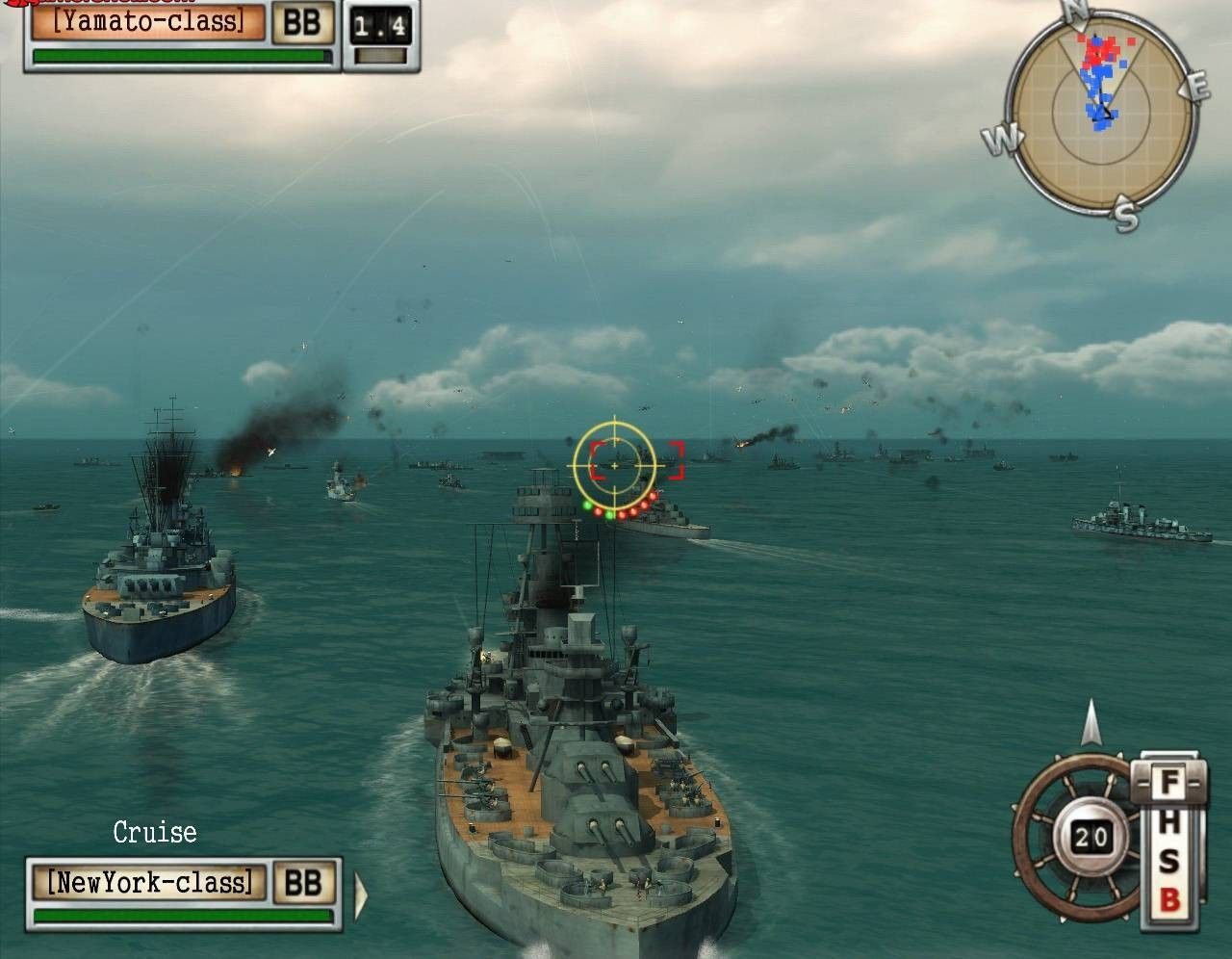This screenshot has height=959, width=1232.
Task: Click the BB badge beside NewYork-class
Action: [304, 881]
